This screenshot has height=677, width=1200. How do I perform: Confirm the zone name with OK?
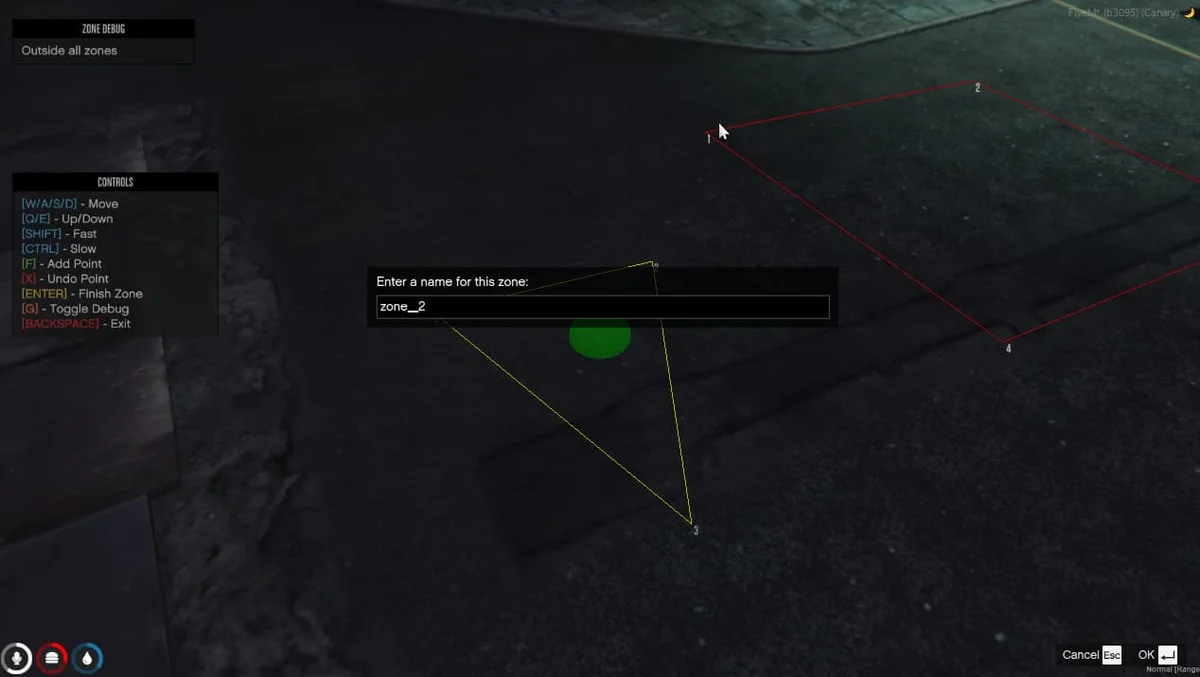click(1157, 655)
